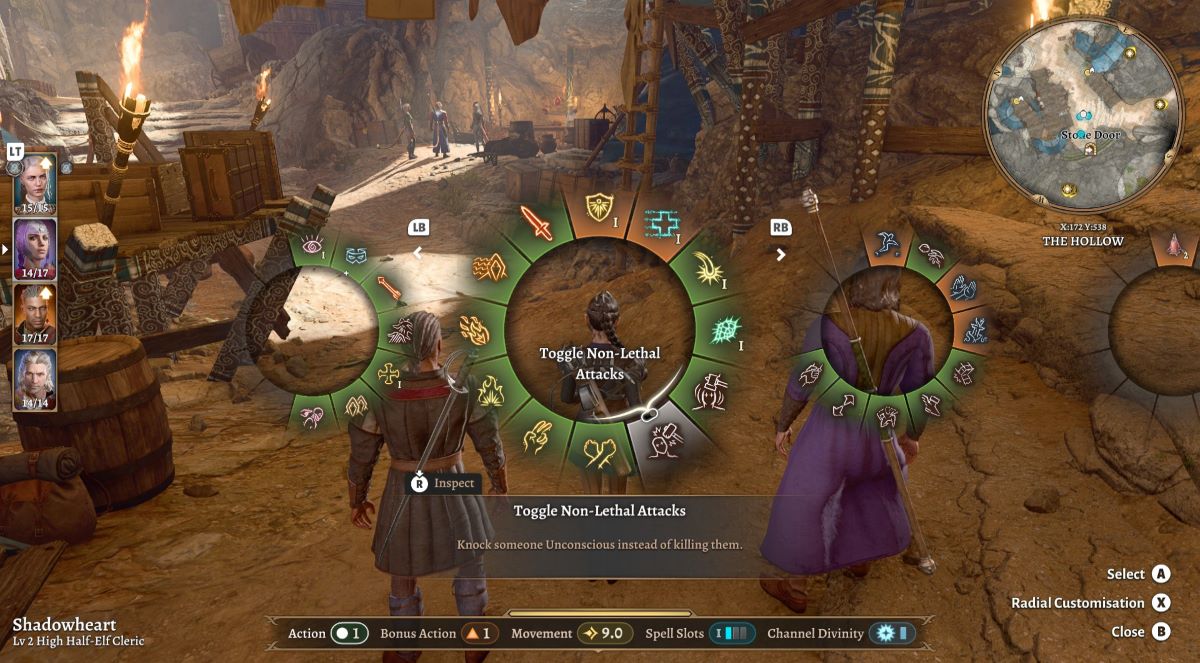Cast the yellow flame burst cantrip
The width and height of the screenshot is (1200, 663).
pos(490,391)
